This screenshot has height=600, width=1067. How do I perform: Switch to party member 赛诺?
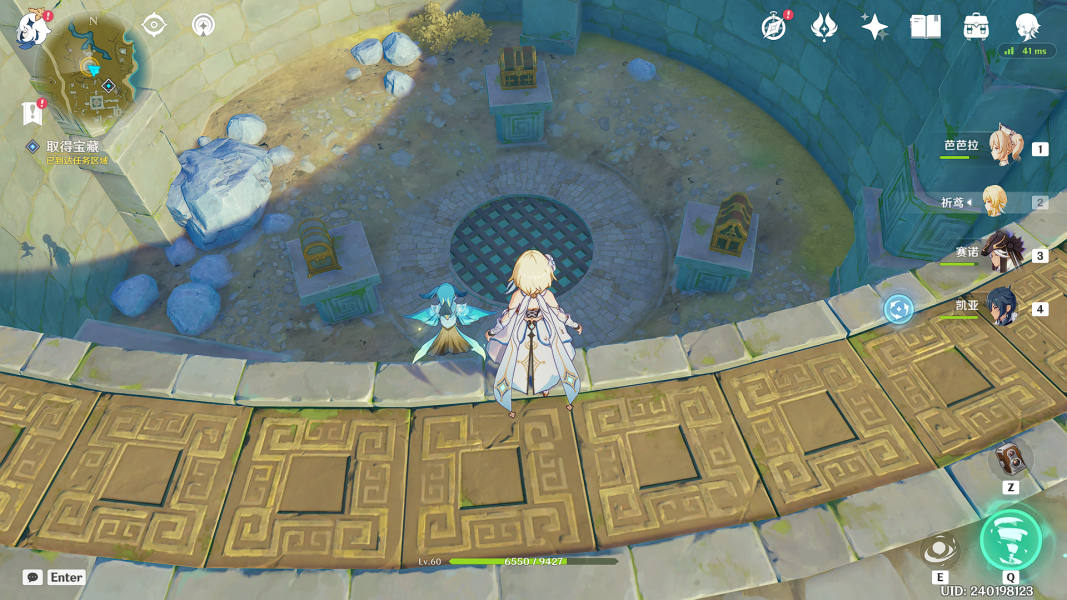pyautogui.click(x=1002, y=254)
